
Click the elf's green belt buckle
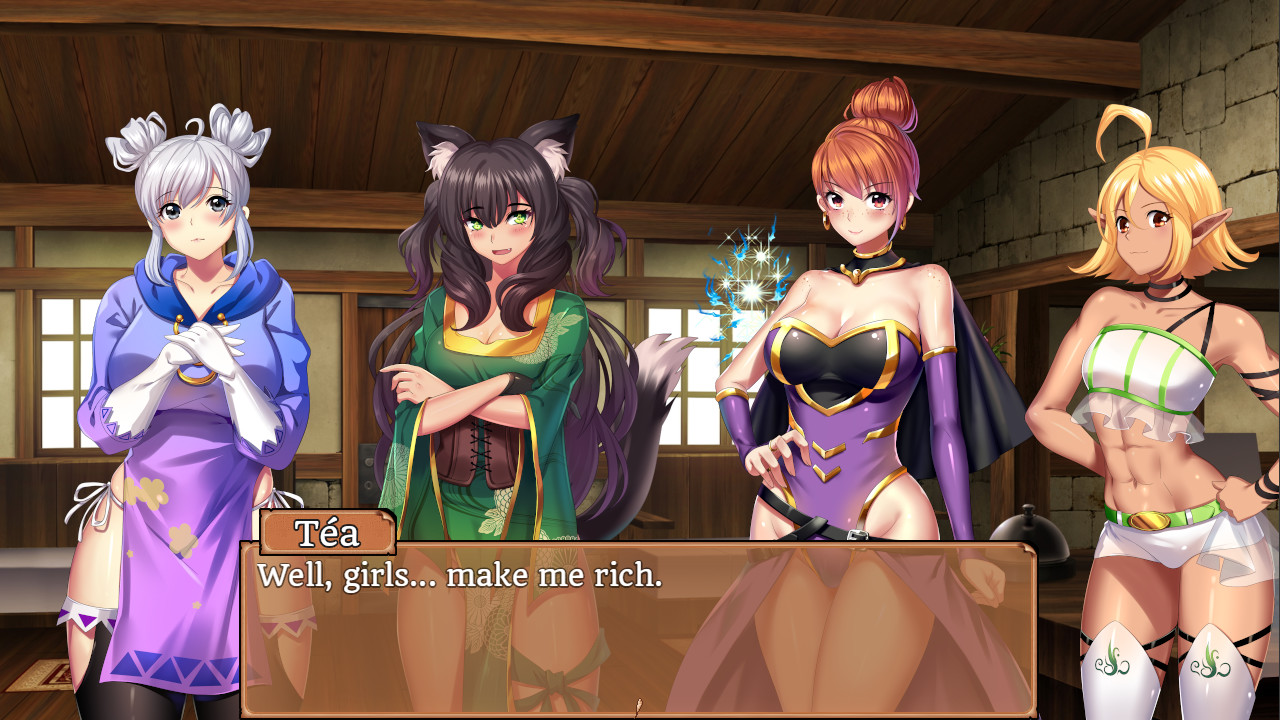coord(1147,519)
